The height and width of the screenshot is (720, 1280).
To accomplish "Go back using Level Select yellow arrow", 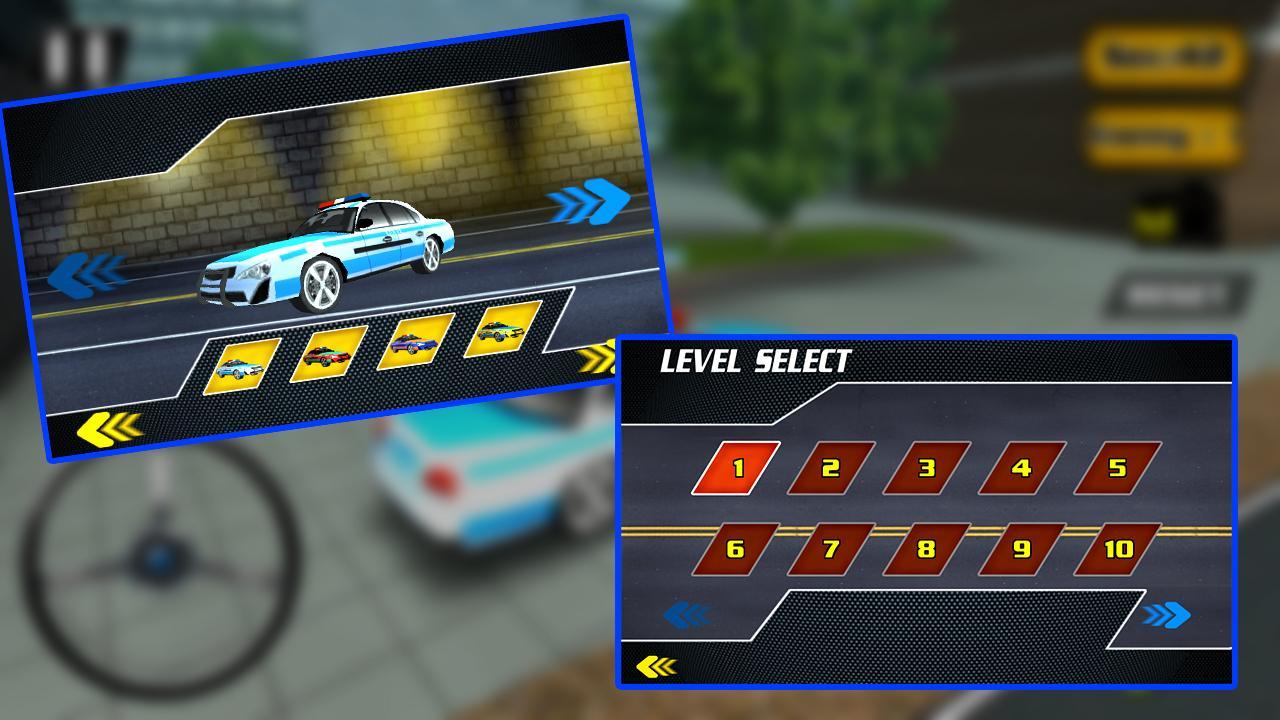I will coord(656,666).
